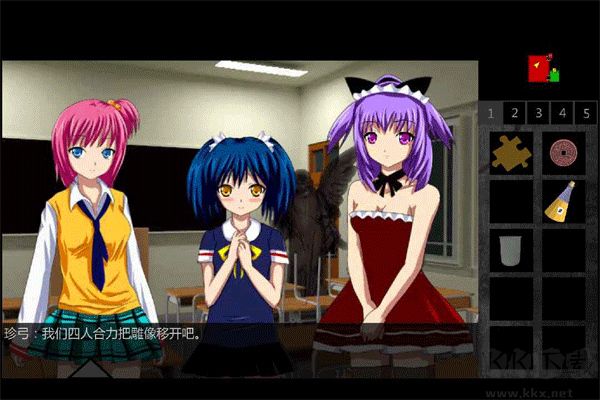Switch to inventory tab 1
This screenshot has width=600, height=400.
coord(491,112)
